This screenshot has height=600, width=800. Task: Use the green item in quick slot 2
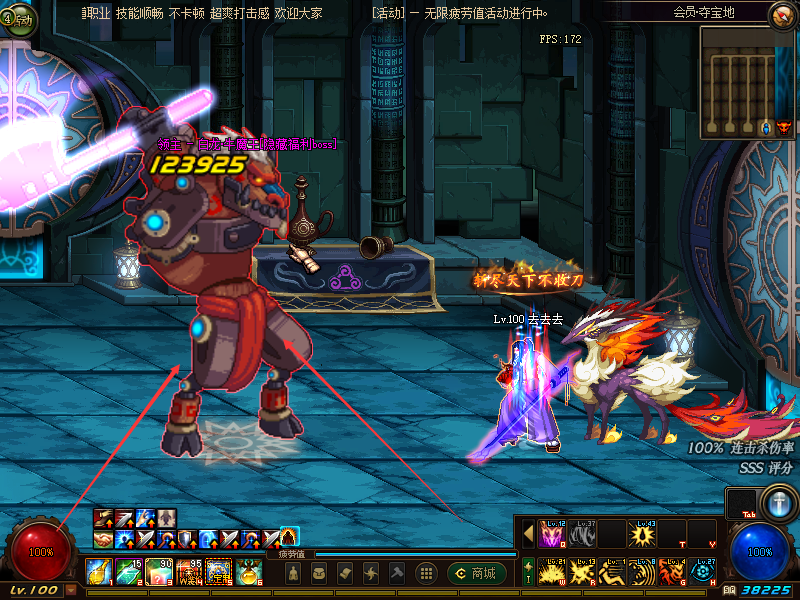tap(130, 572)
